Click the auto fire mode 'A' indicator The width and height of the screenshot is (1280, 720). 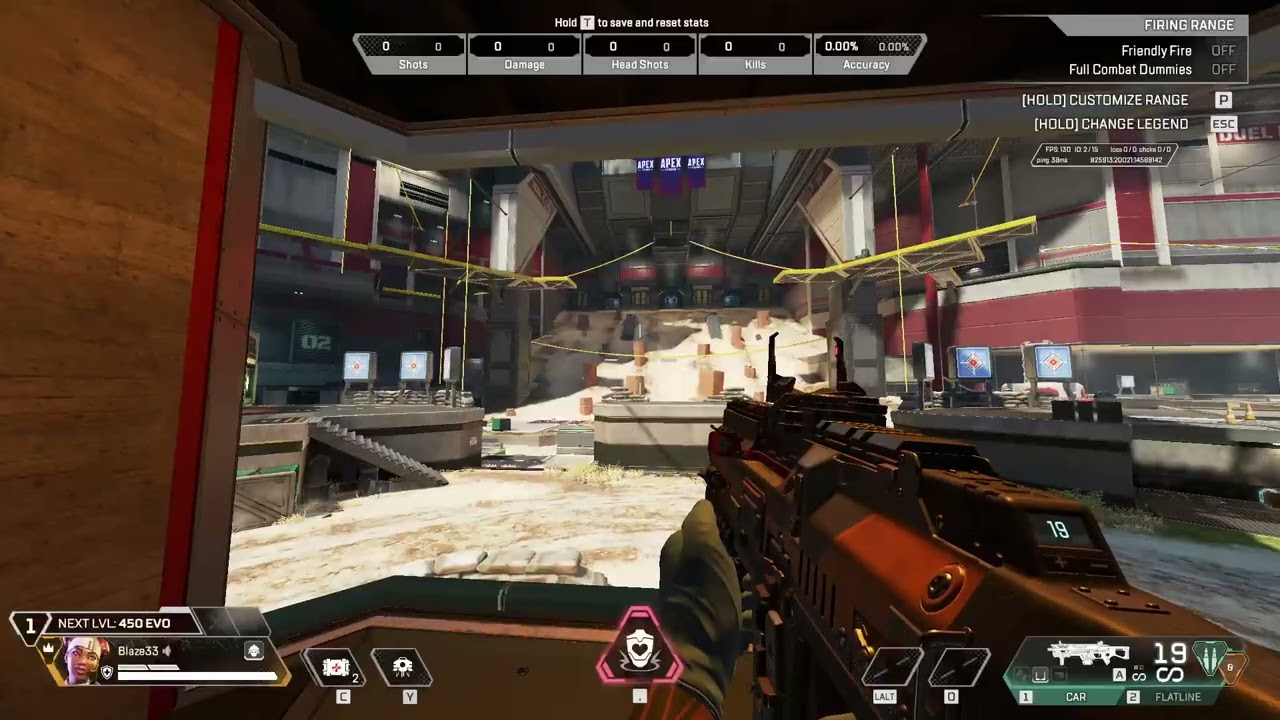pos(1119,674)
